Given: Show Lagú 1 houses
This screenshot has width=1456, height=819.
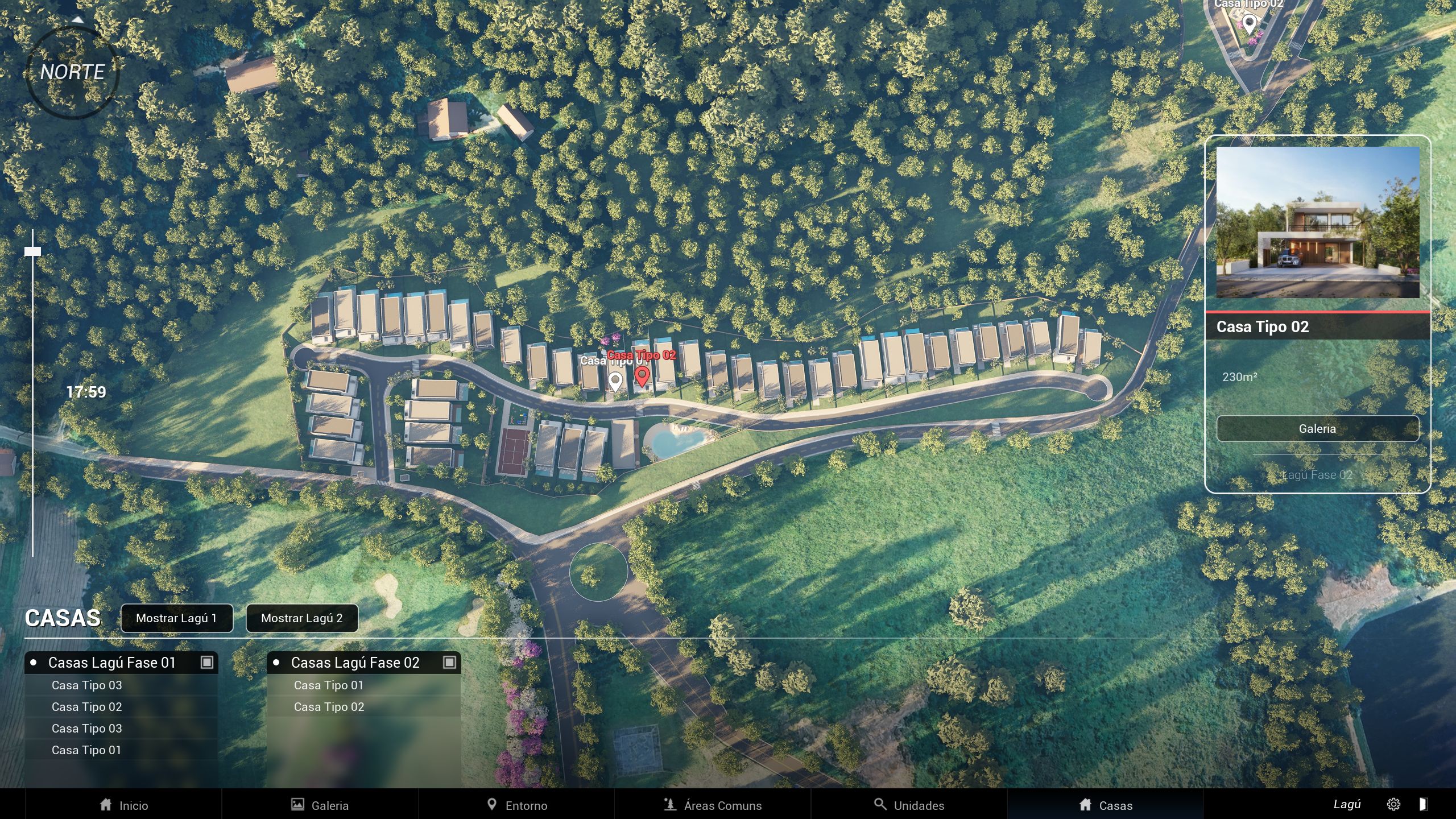Looking at the screenshot, I should tap(176, 618).
